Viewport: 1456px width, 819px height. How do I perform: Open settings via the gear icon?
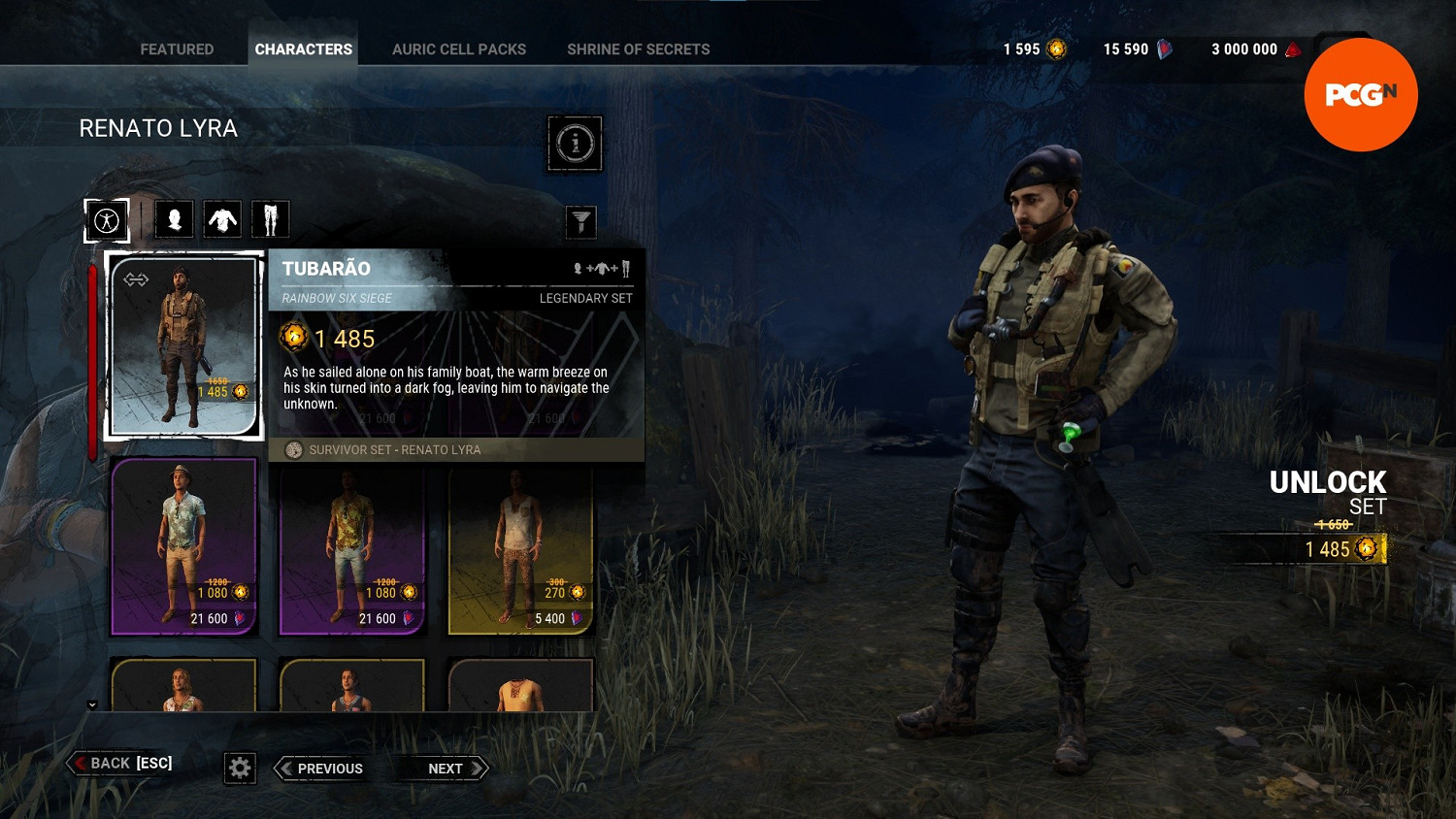tap(240, 769)
